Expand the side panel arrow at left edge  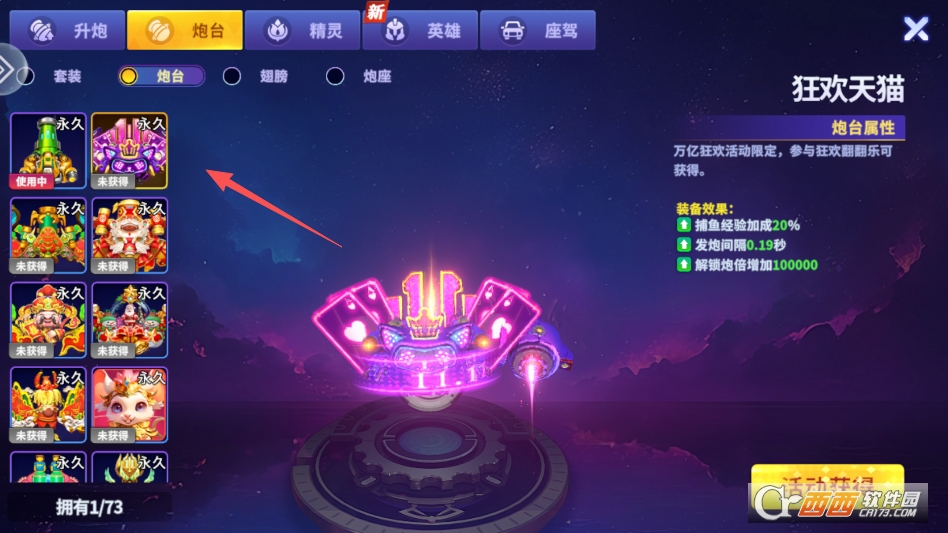(7, 69)
